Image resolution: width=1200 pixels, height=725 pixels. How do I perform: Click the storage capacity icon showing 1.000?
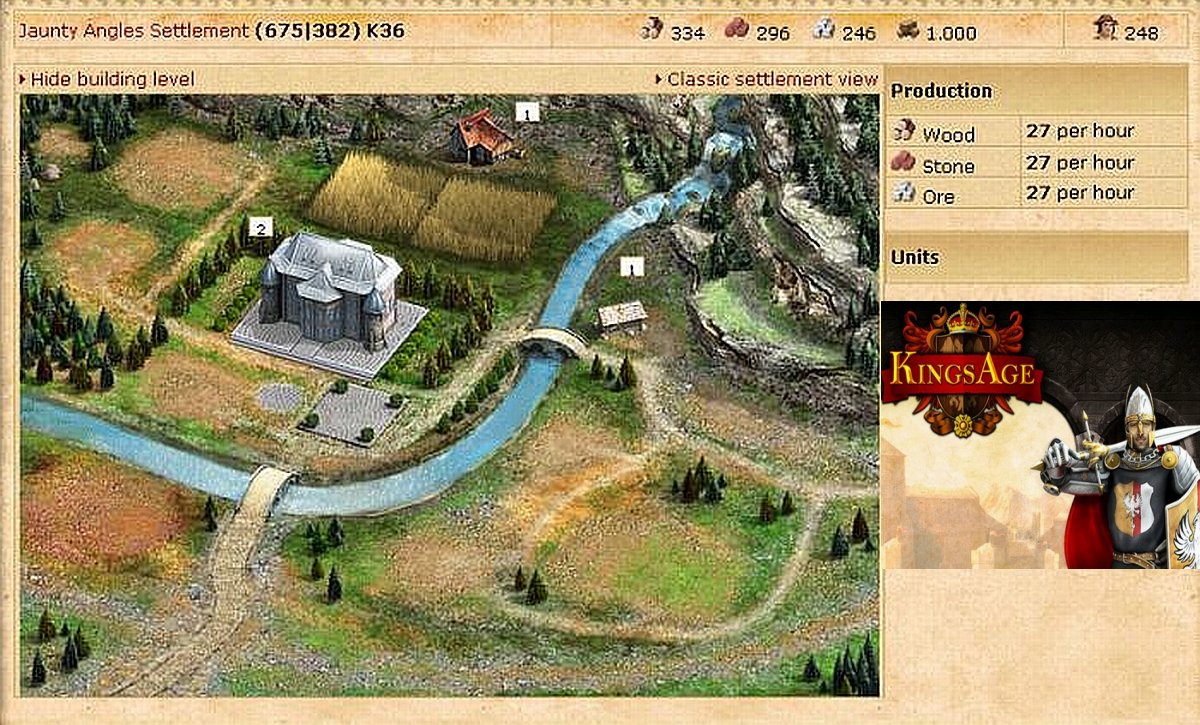[x=908, y=31]
